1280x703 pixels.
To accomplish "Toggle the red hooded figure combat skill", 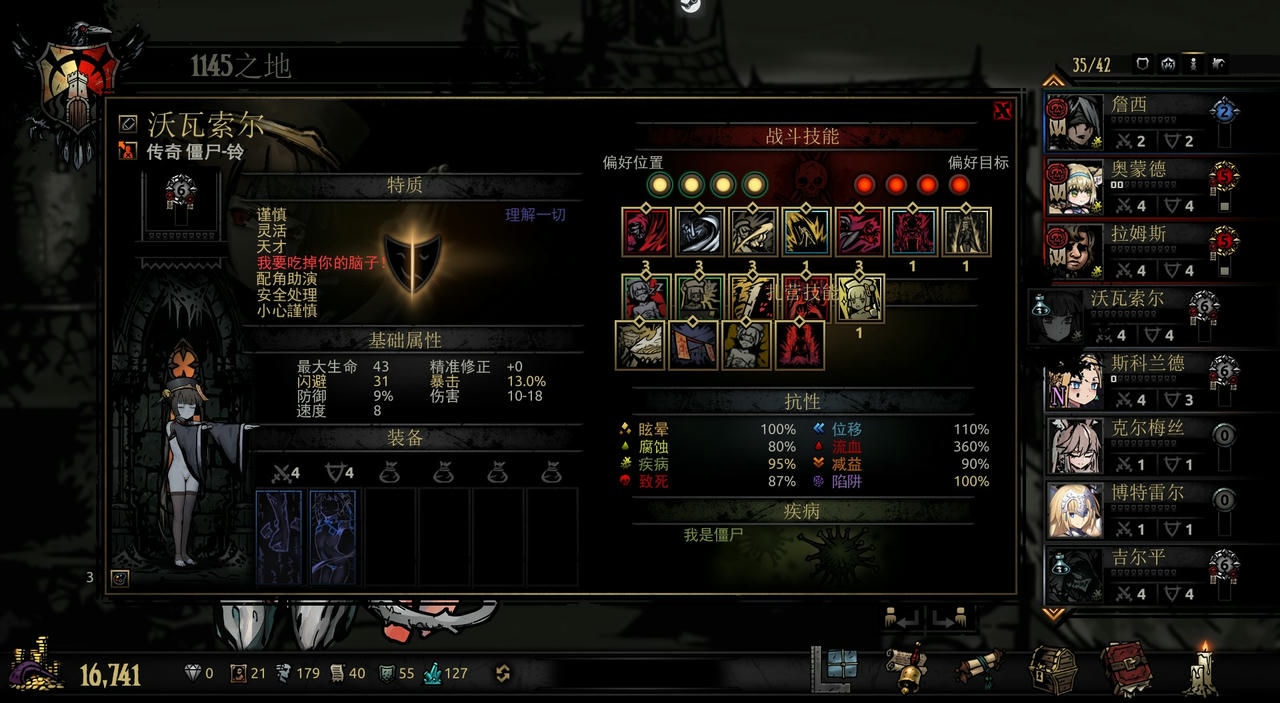I will (x=646, y=232).
